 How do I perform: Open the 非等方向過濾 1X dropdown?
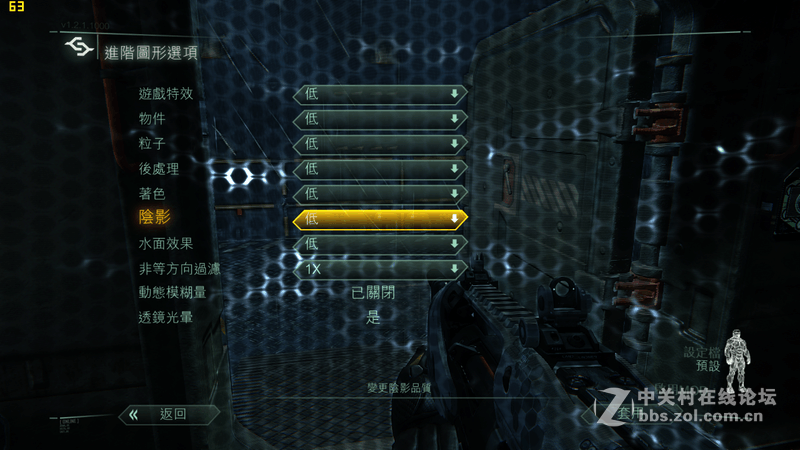(380, 269)
